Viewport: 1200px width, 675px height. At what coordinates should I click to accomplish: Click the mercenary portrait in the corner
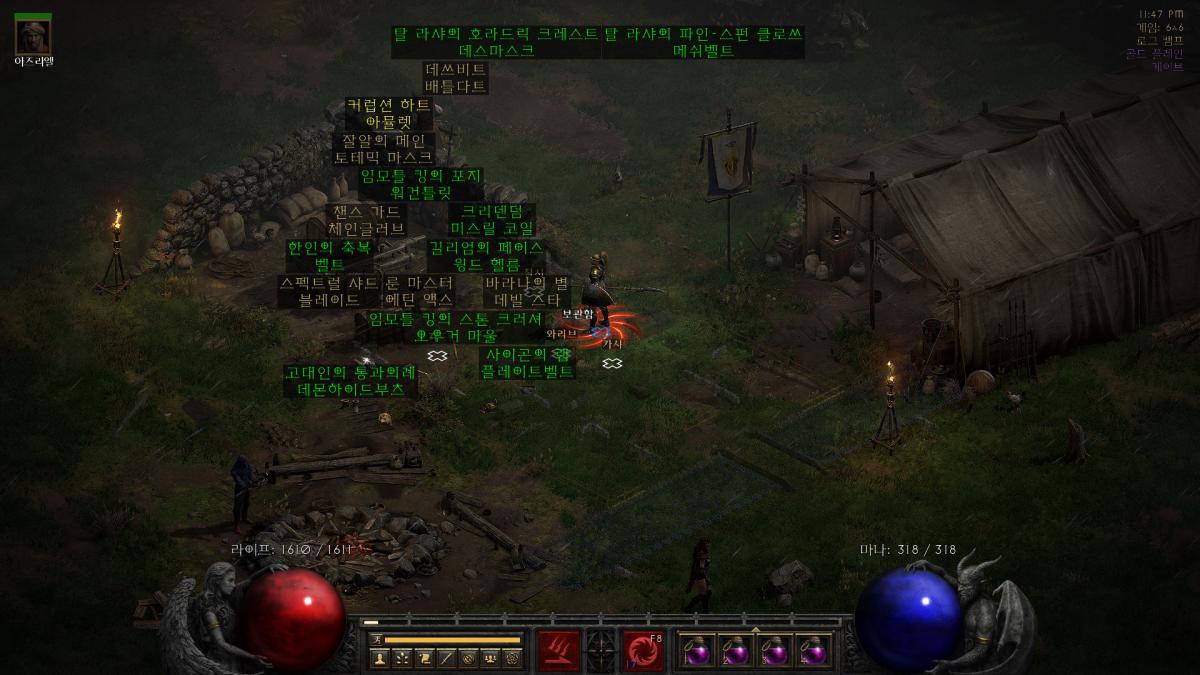tap(33, 36)
